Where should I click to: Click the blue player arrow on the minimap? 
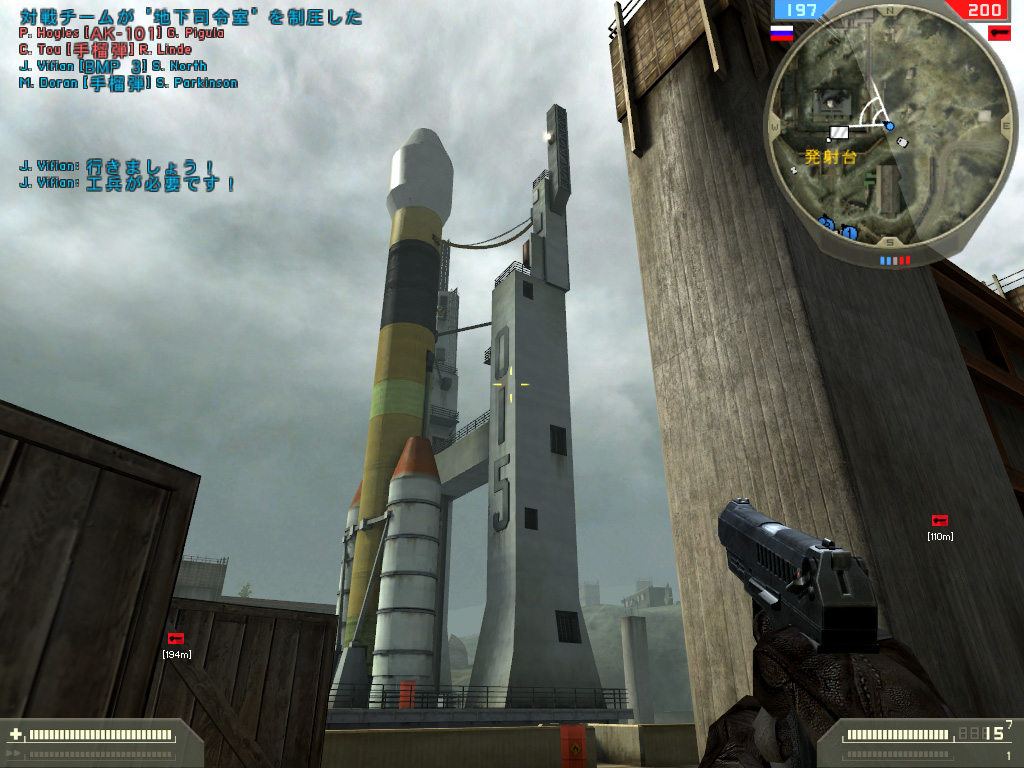(x=888, y=127)
